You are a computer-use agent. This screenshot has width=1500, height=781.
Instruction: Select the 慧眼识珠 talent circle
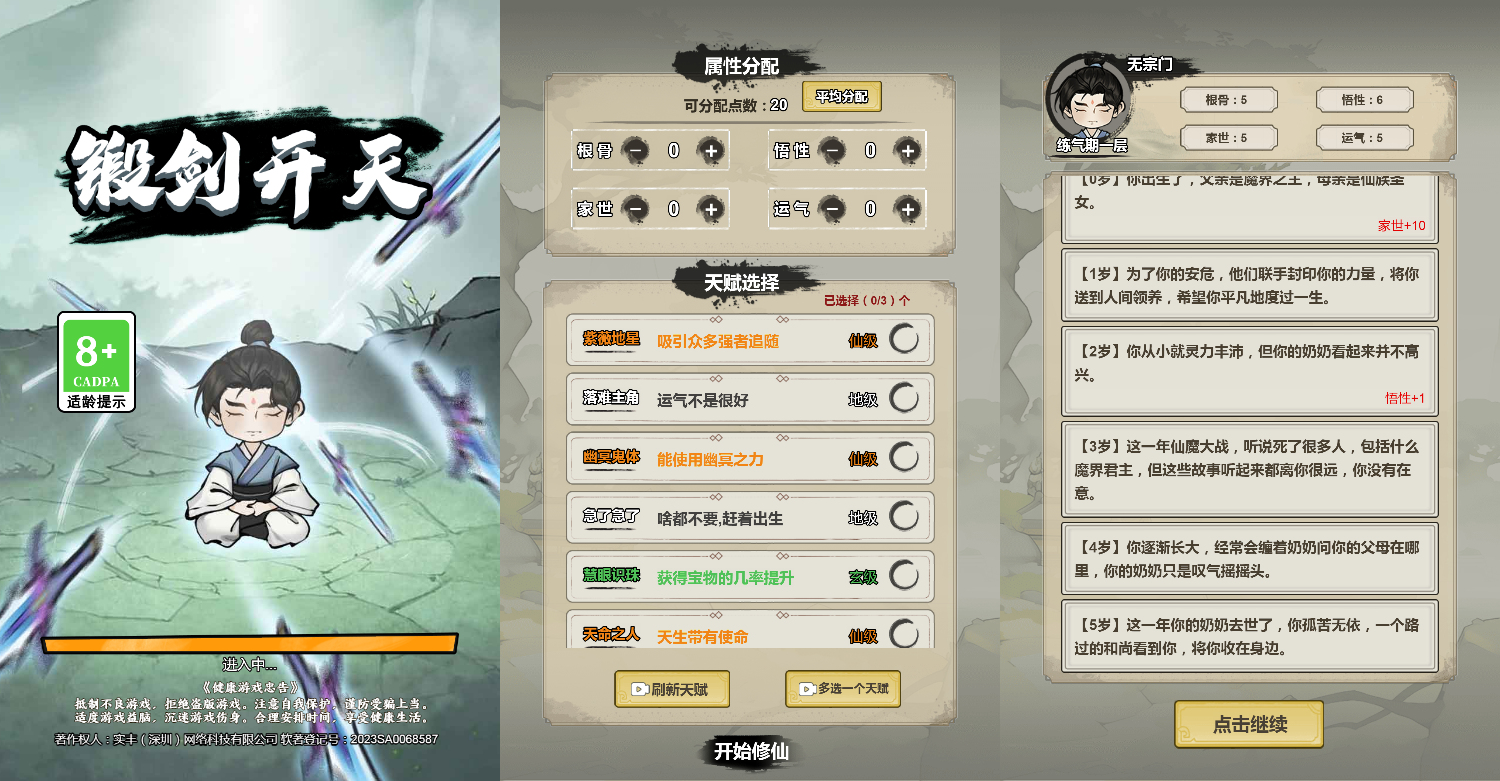pyautogui.click(x=903, y=576)
